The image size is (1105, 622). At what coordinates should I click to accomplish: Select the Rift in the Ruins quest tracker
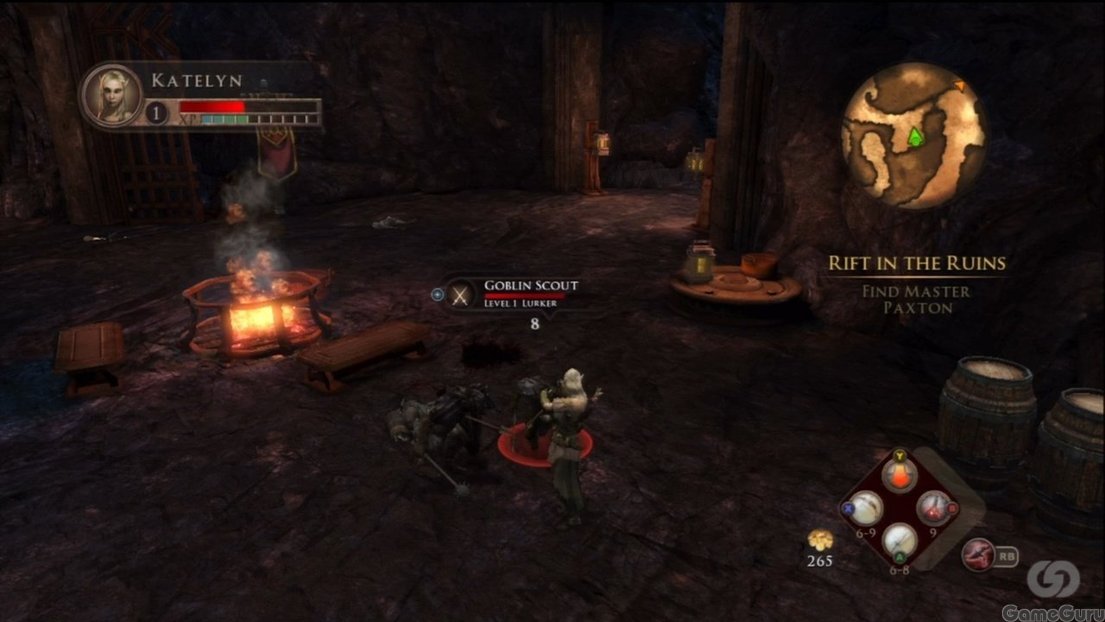916,264
